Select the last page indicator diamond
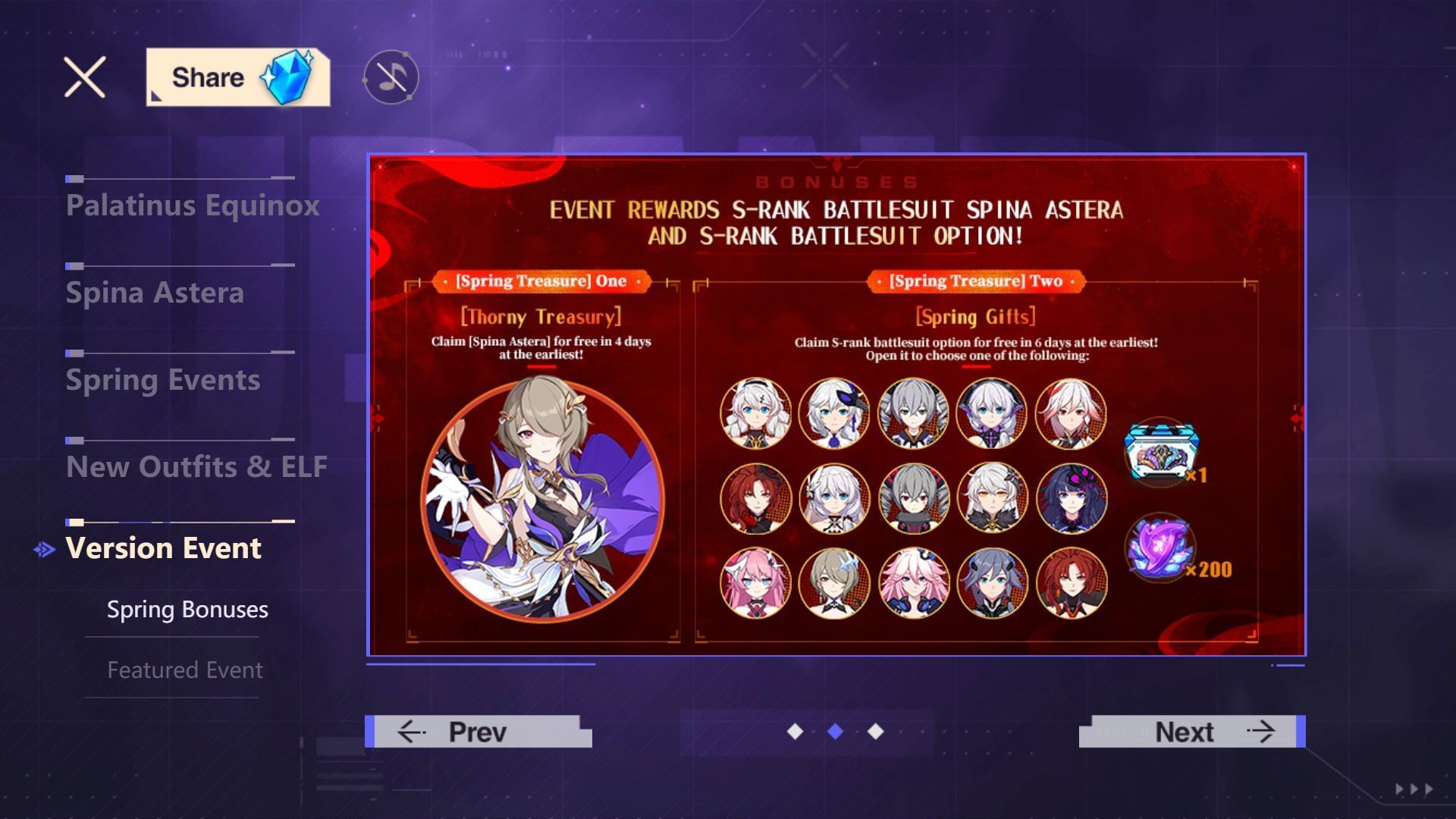This screenshot has width=1456, height=819. tap(876, 732)
